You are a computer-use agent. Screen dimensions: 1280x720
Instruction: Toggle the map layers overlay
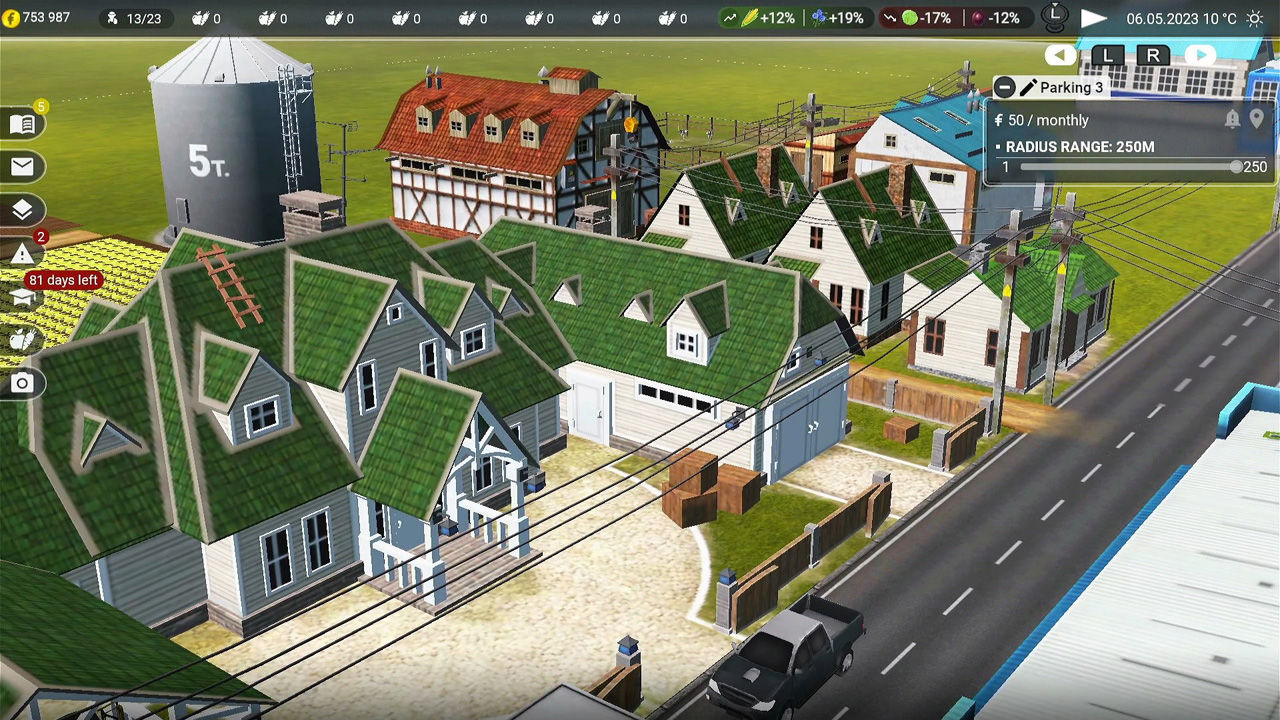(x=22, y=210)
